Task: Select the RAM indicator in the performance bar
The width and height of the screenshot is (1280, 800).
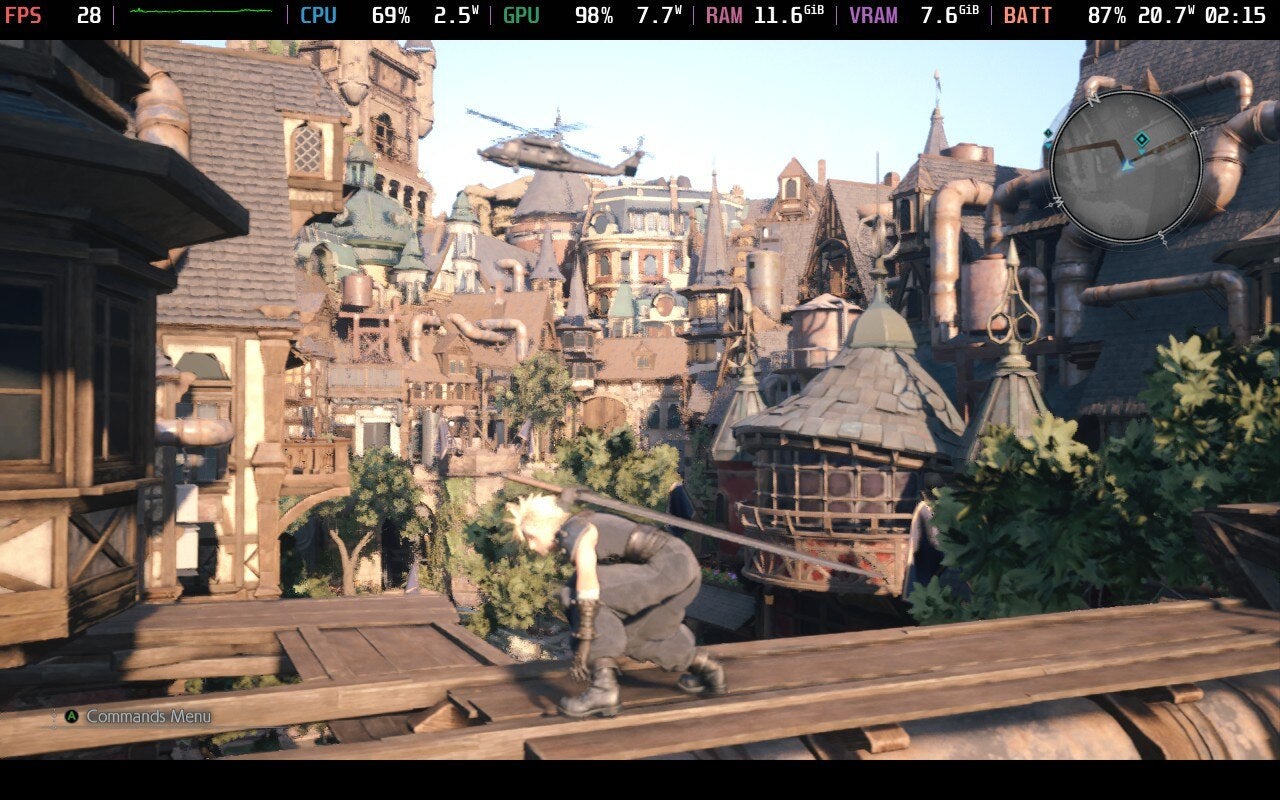Action: [723, 15]
